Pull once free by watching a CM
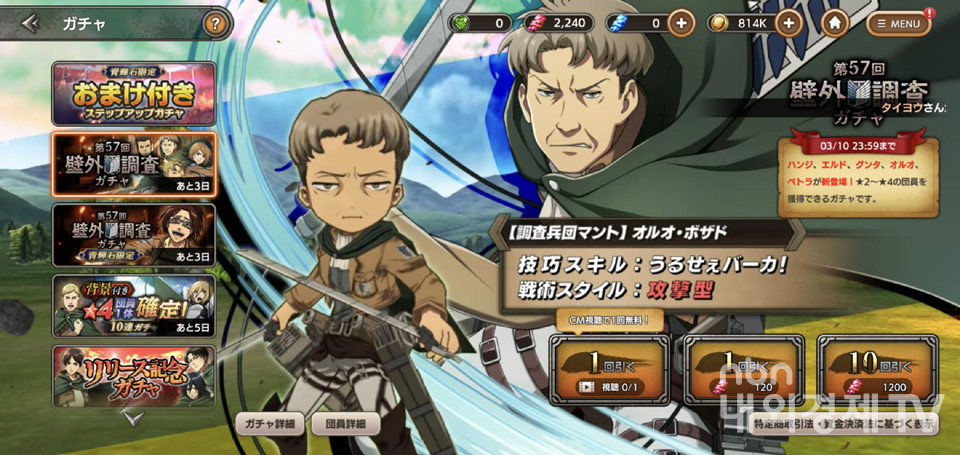This screenshot has width=960, height=455. (x=605, y=369)
